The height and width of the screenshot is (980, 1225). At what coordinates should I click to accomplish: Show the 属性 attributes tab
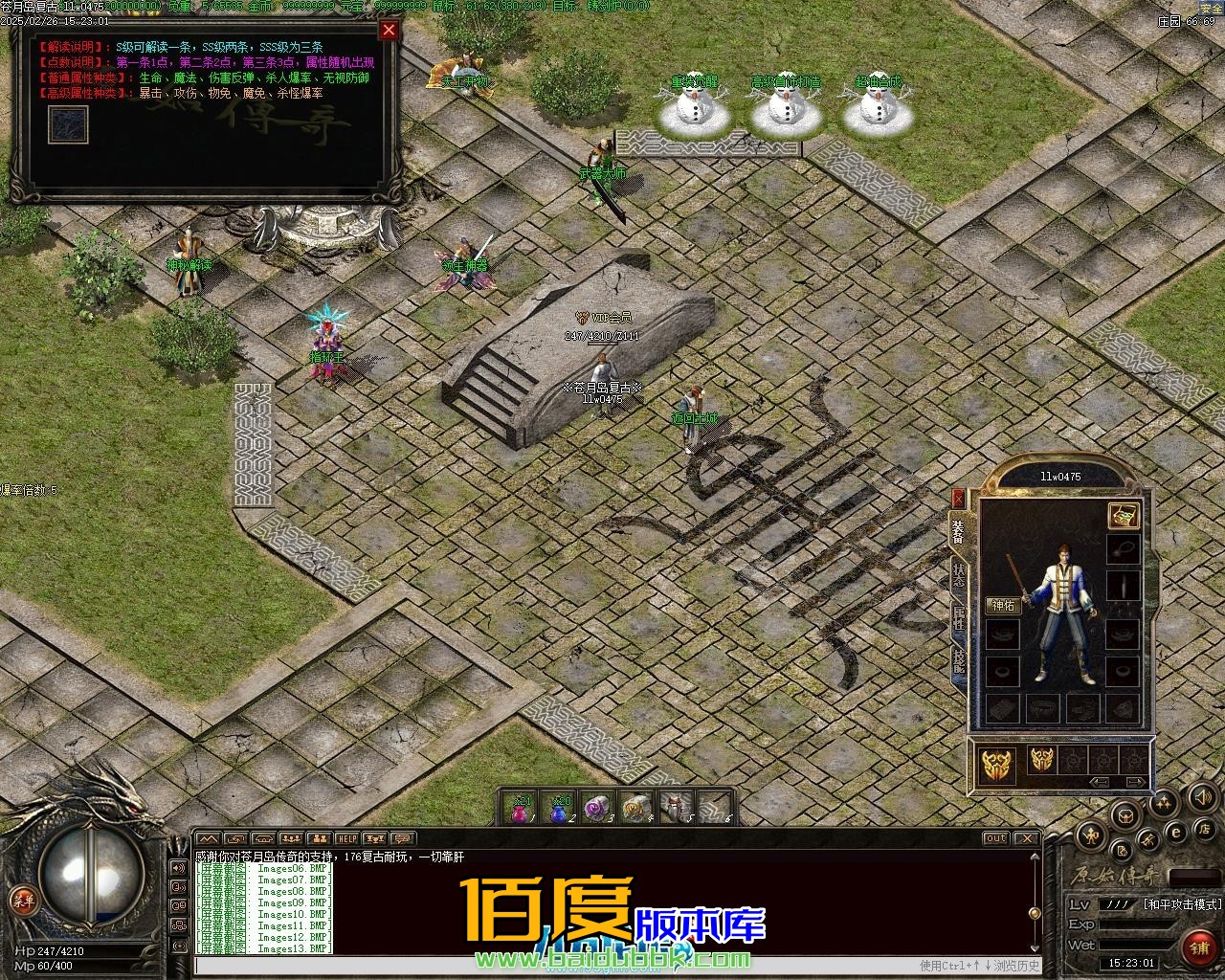pos(958,619)
